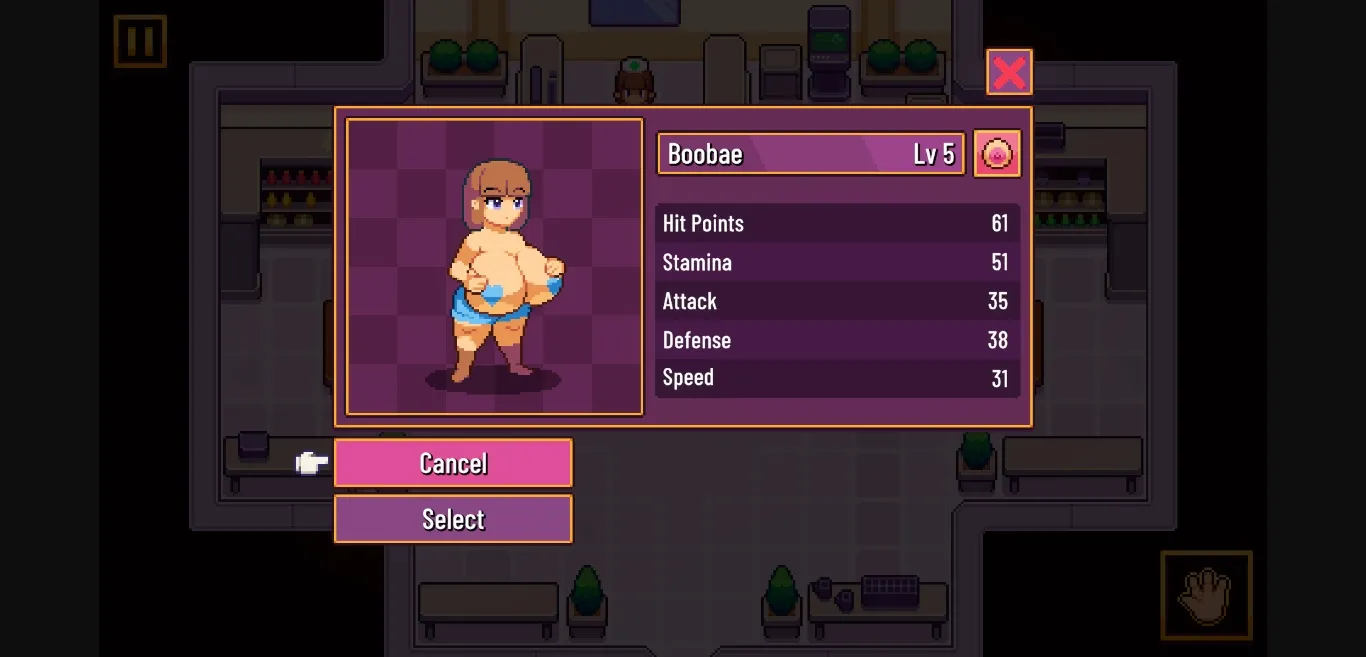Choose the Cancel option
The height and width of the screenshot is (657, 1366).
coord(453,463)
